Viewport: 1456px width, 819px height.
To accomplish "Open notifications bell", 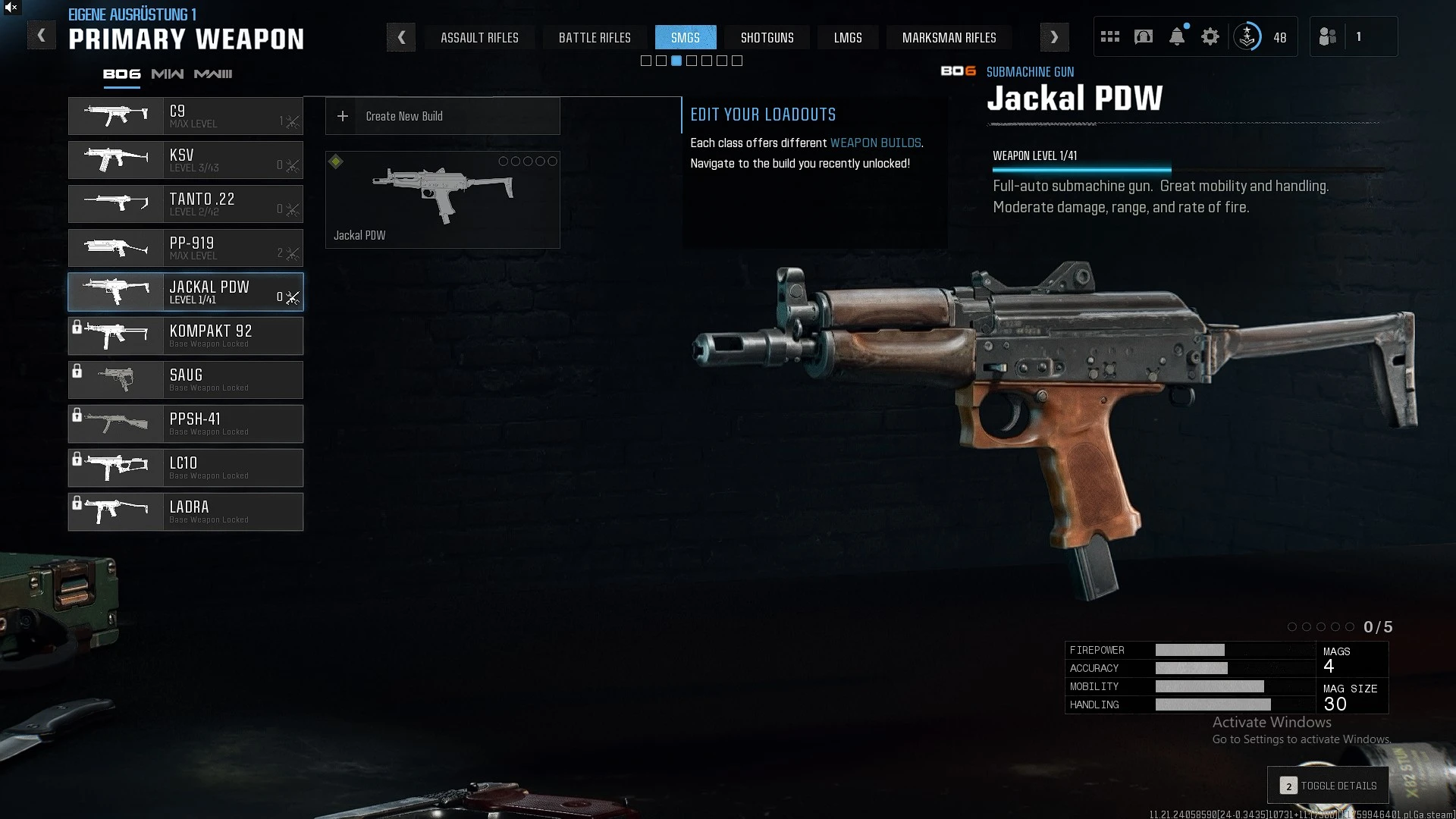I will point(1177,36).
